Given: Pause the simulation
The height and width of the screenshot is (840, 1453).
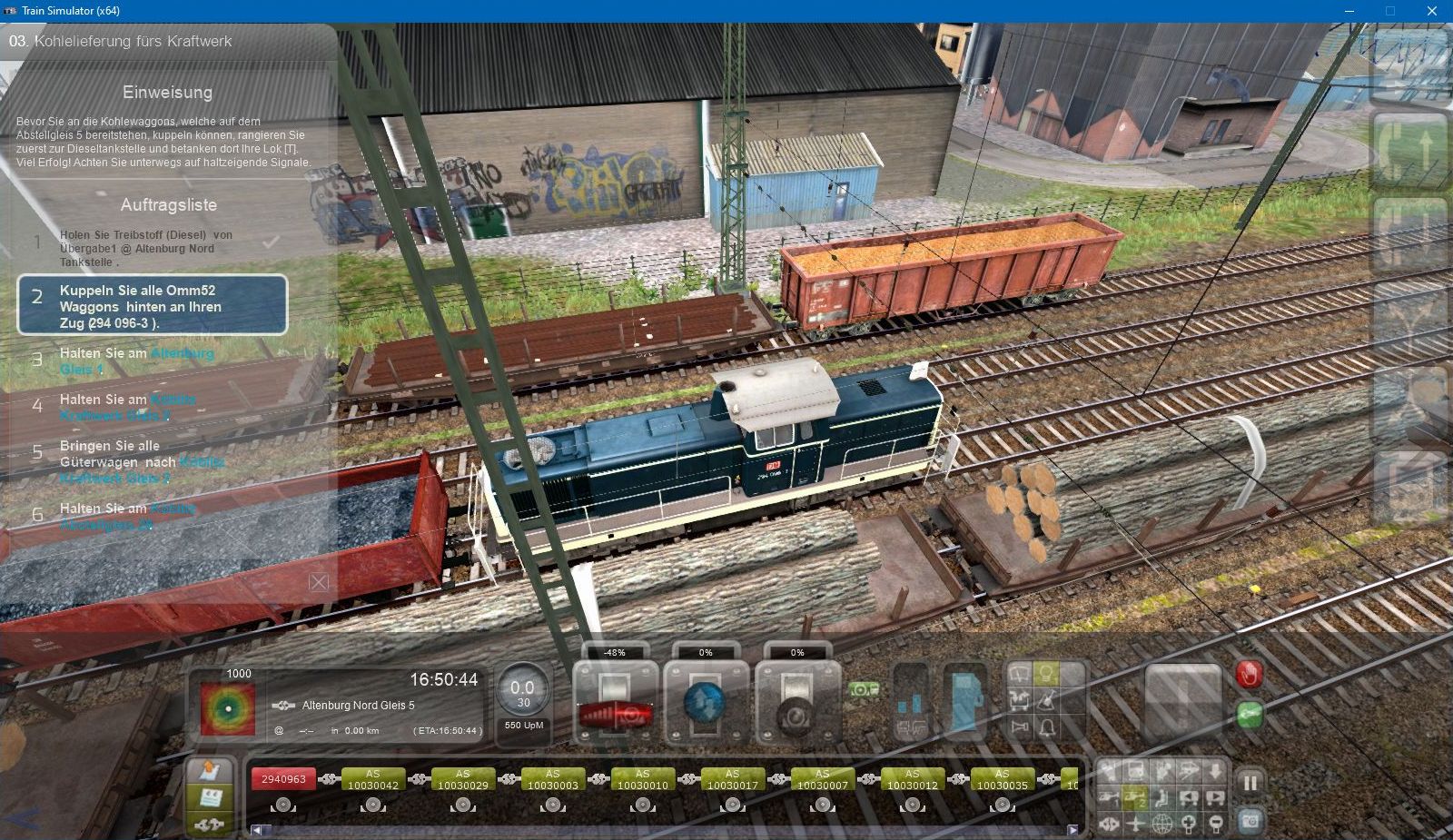Looking at the screenshot, I should [1250, 783].
